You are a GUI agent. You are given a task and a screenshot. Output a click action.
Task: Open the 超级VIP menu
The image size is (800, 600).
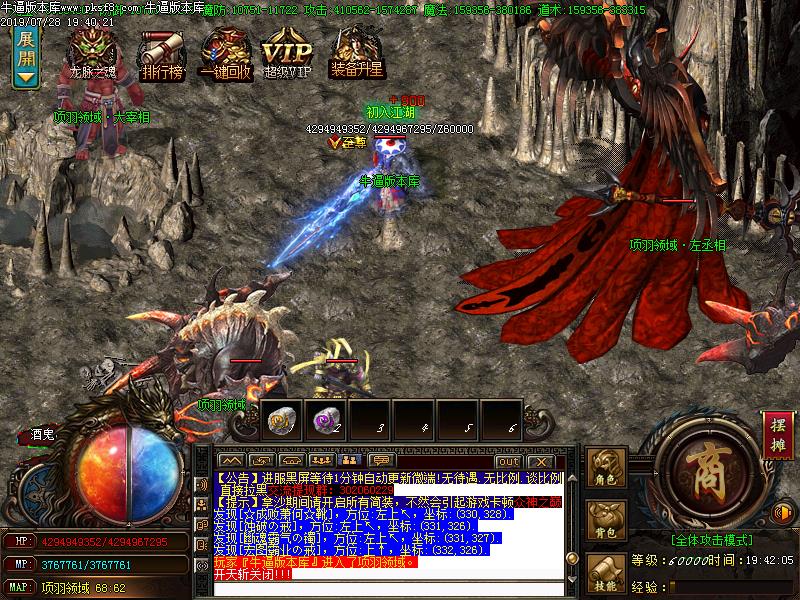click(287, 52)
